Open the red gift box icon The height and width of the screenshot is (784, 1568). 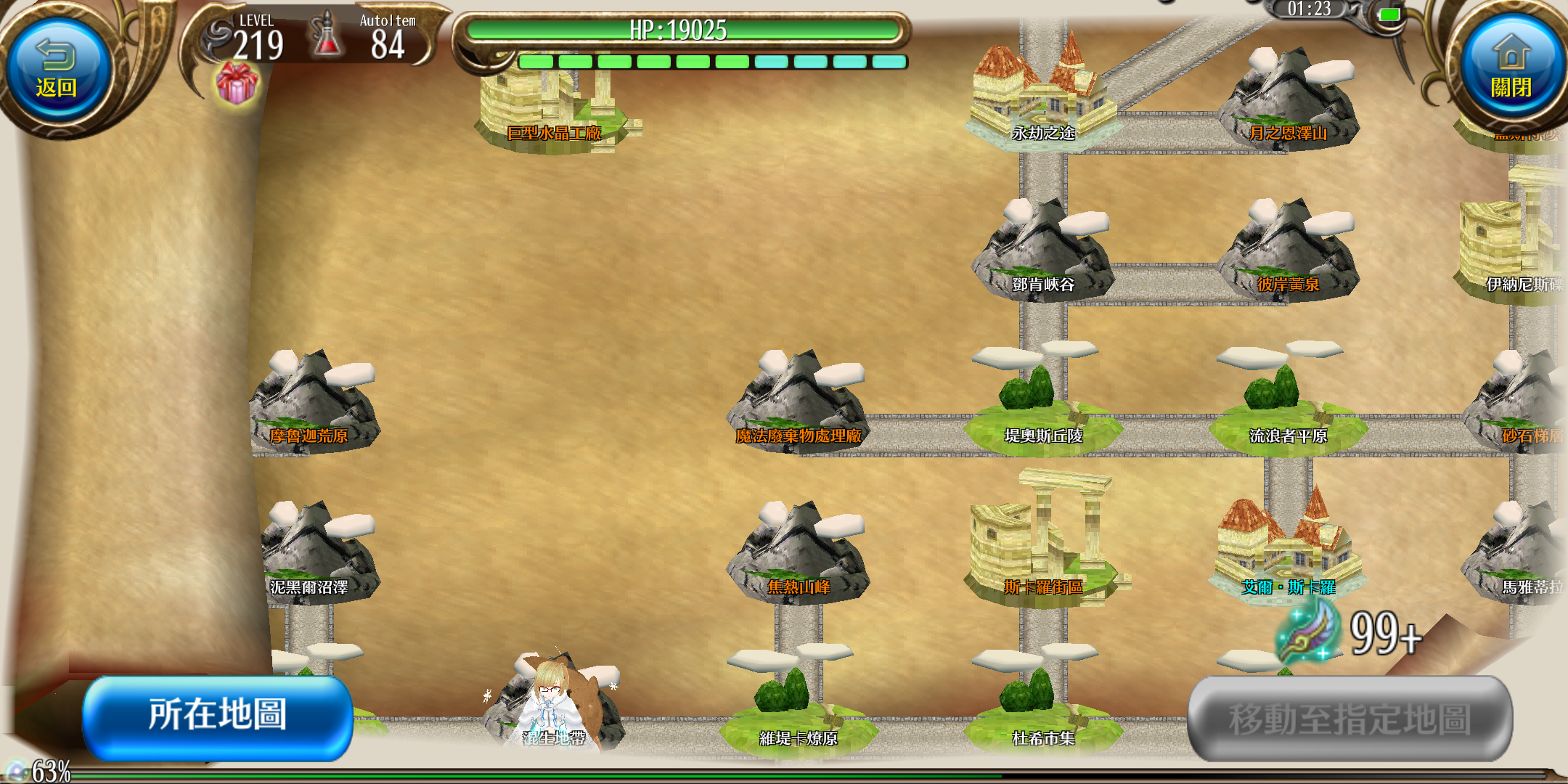[237, 83]
